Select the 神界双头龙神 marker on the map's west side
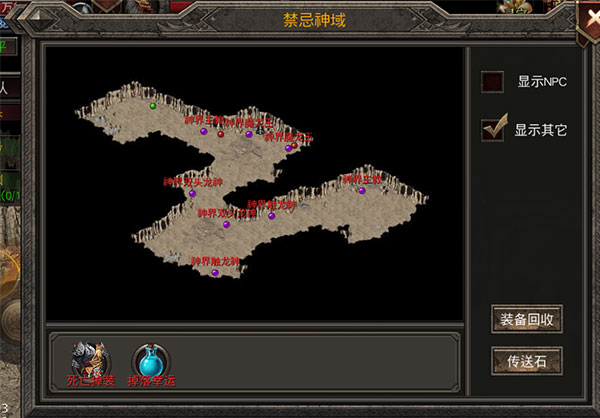The height and width of the screenshot is (418, 600). click(x=193, y=192)
